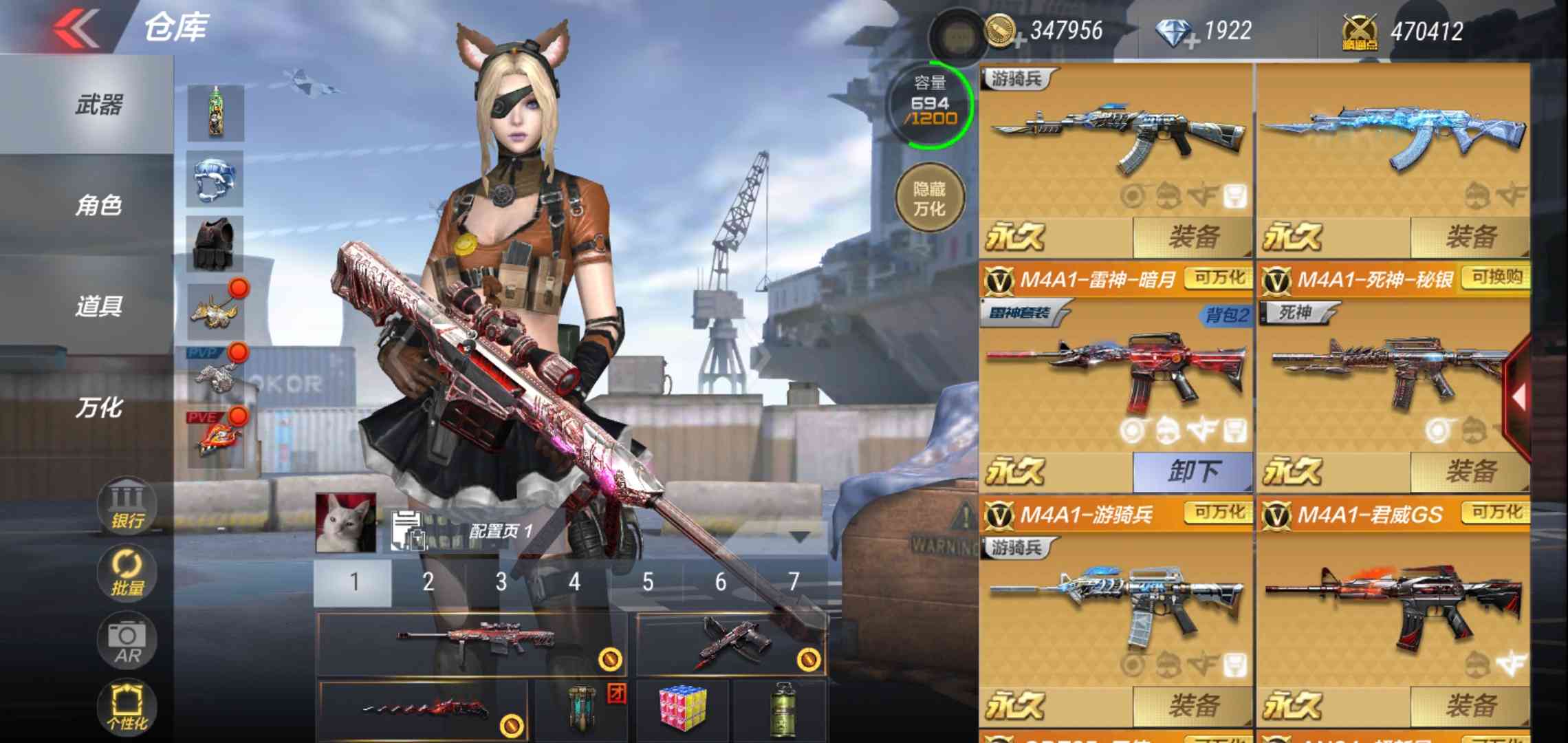Viewport: 1568px width, 743px height.
Task: Click 卸下 to unequip M4A1-雷神-暗月
Action: 1194,472
